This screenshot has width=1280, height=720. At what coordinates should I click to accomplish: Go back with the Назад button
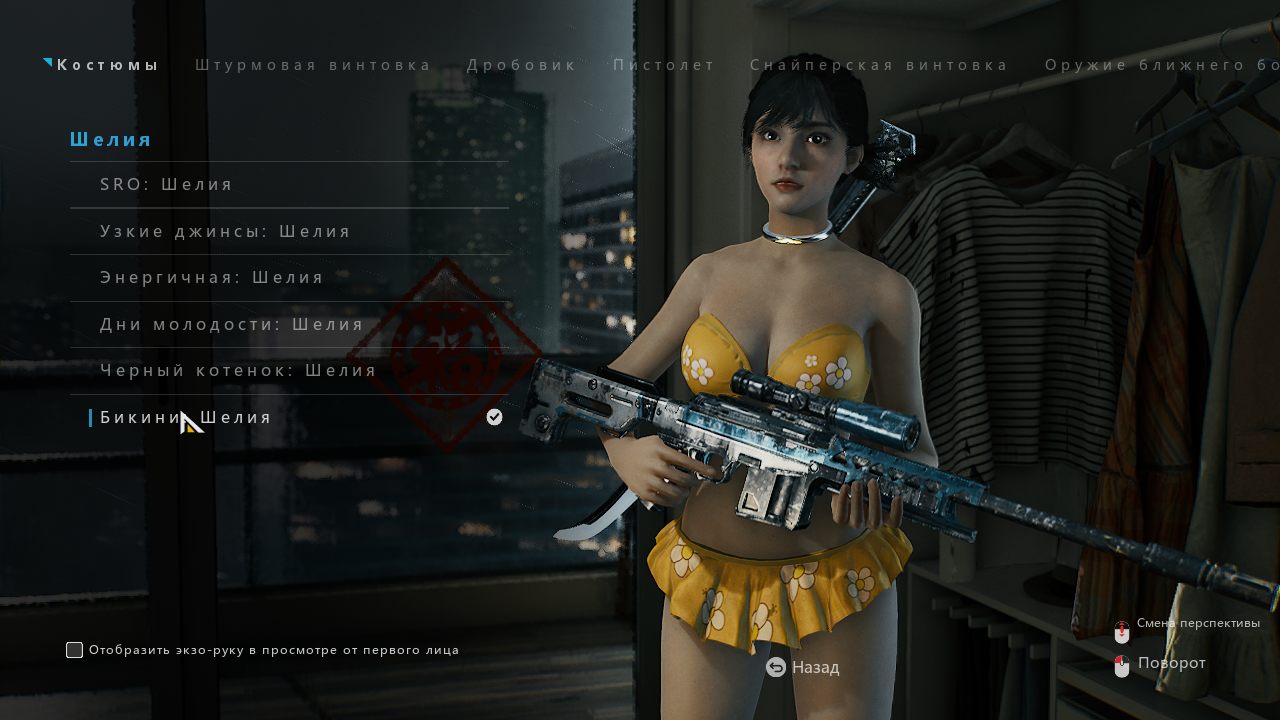803,667
